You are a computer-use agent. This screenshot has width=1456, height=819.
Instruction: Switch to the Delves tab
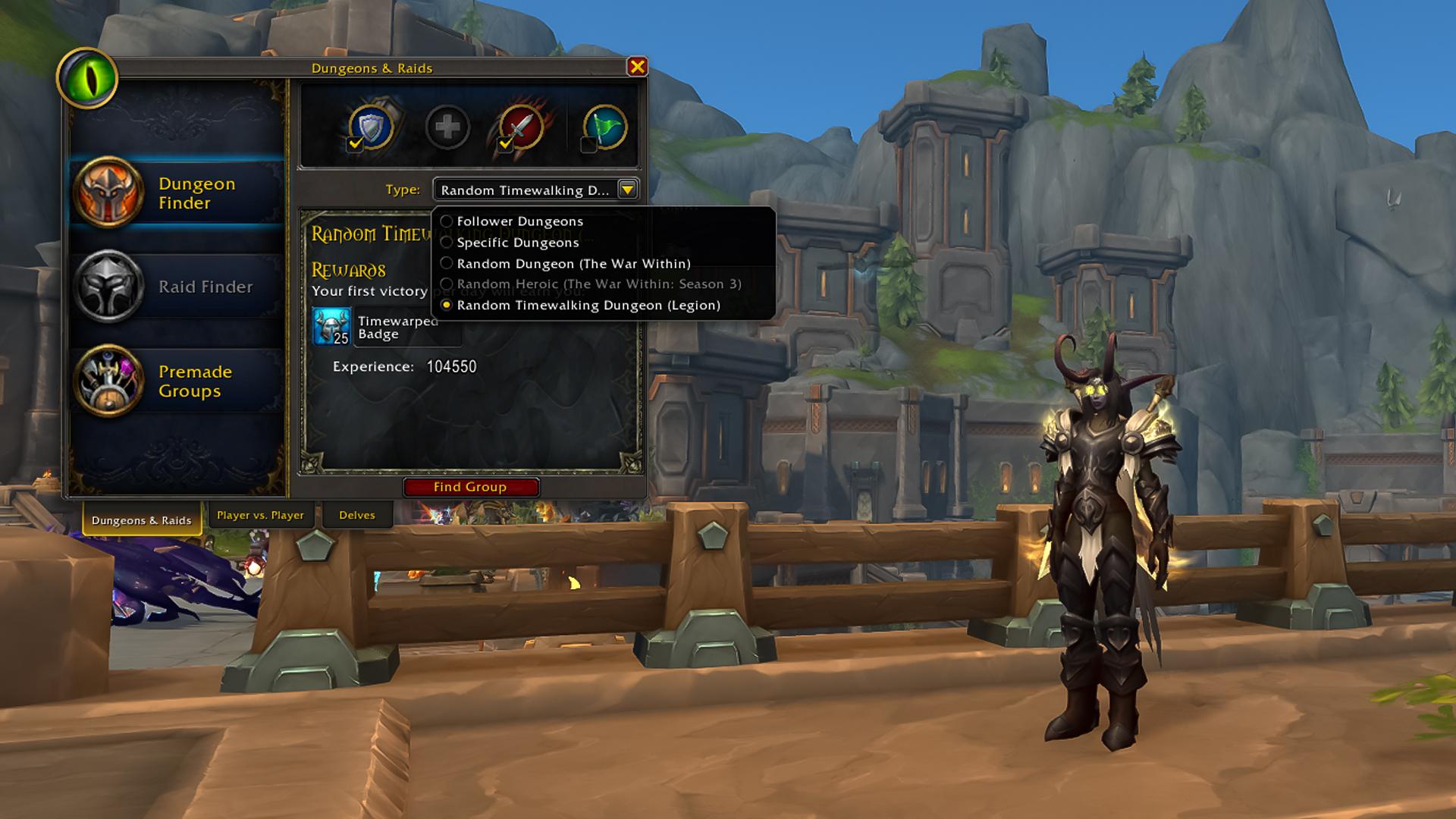[357, 515]
